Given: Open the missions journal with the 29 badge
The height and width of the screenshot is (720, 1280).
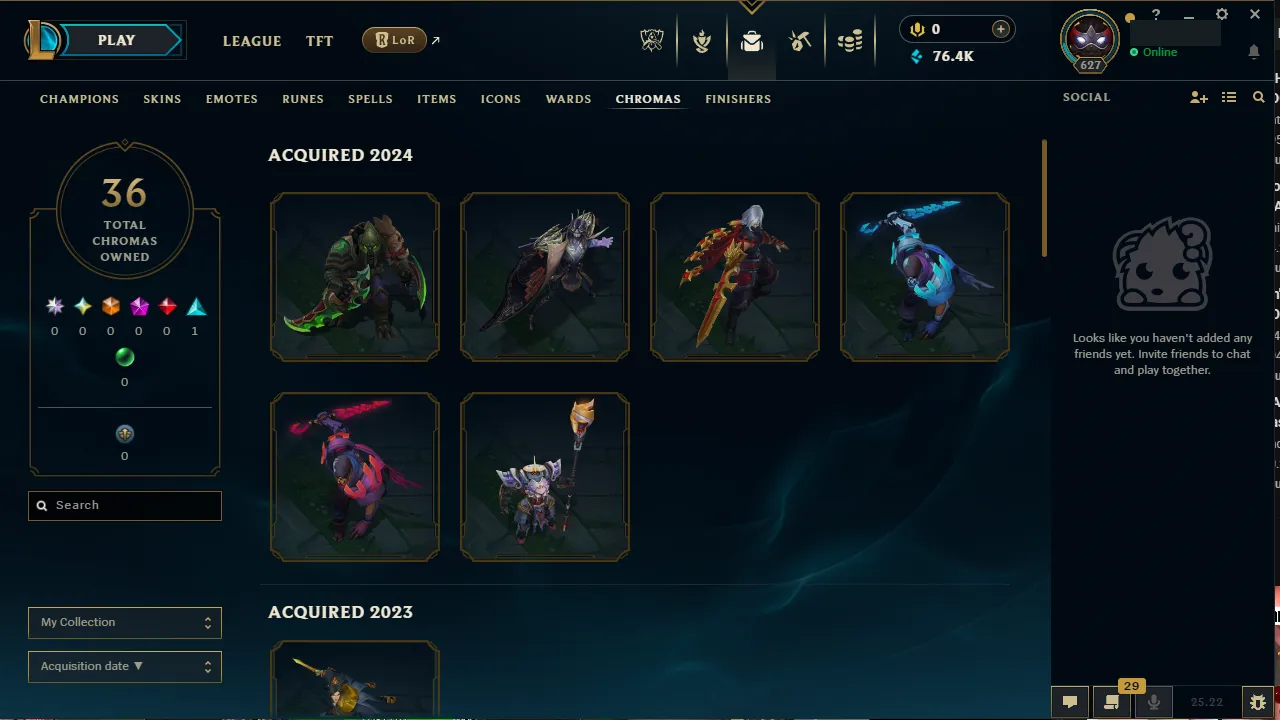Looking at the screenshot, I should pyautogui.click(x=1110, y=701).
